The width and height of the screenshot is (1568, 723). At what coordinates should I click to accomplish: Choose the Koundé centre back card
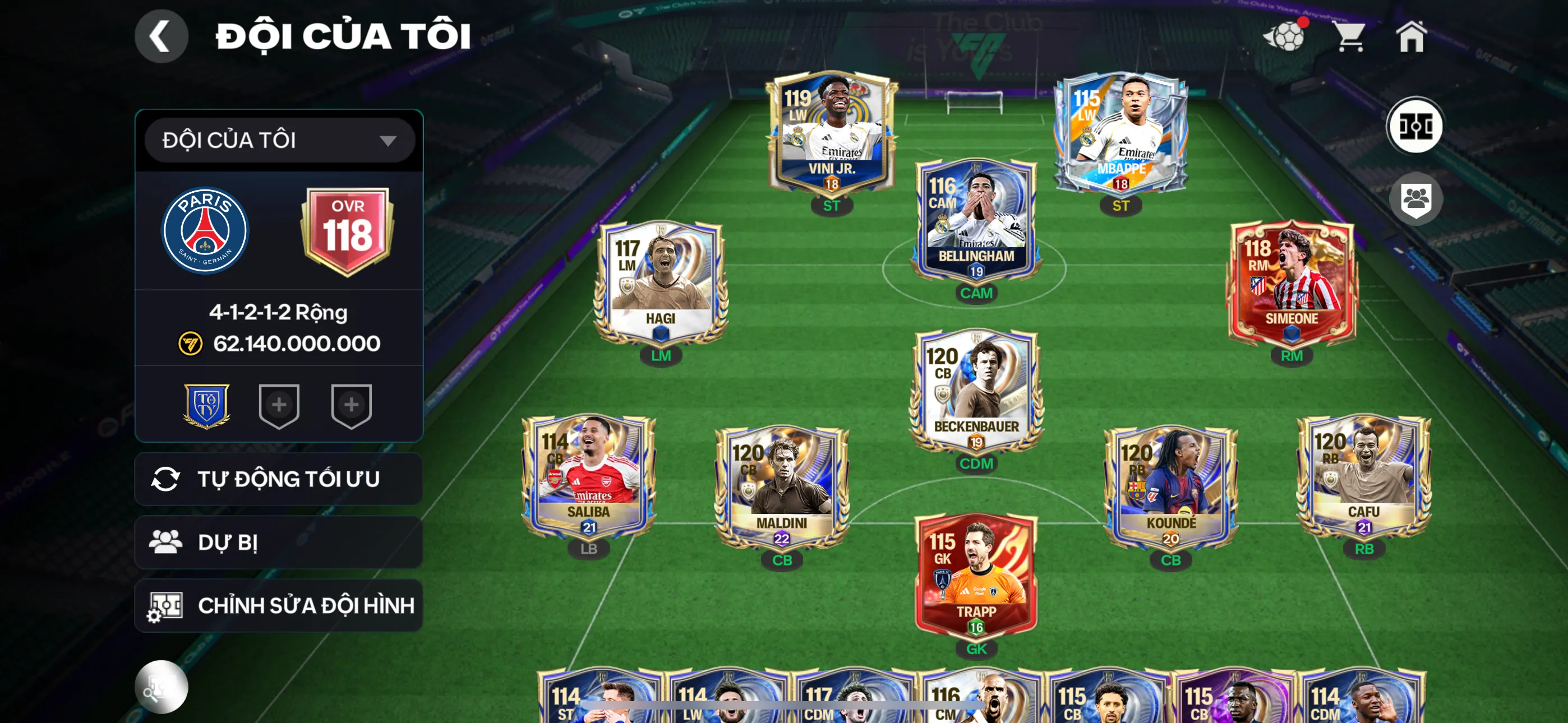[x=1170, y=488]
